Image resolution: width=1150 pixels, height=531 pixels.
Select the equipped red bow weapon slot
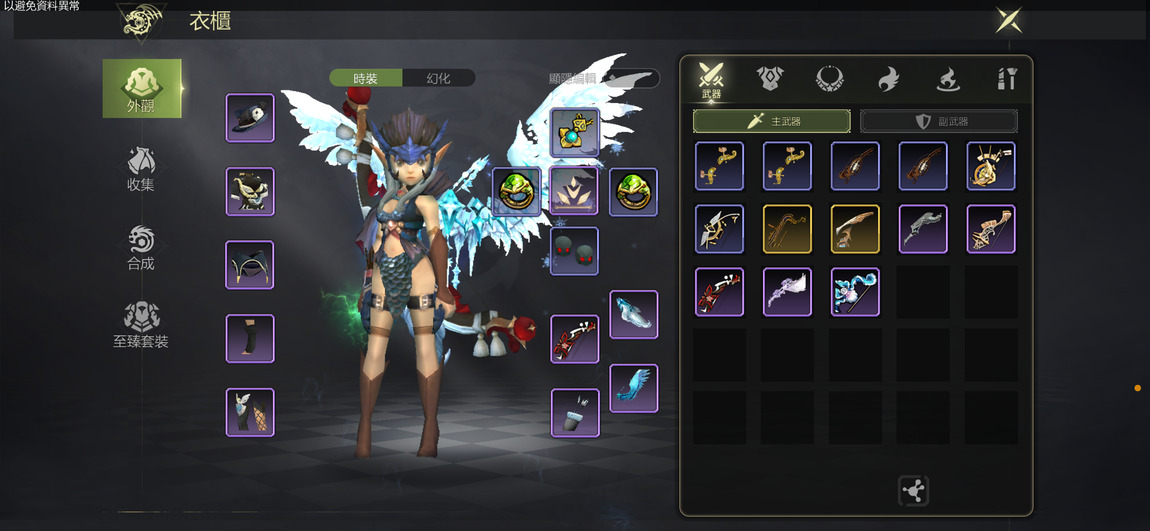pos(575,339)
